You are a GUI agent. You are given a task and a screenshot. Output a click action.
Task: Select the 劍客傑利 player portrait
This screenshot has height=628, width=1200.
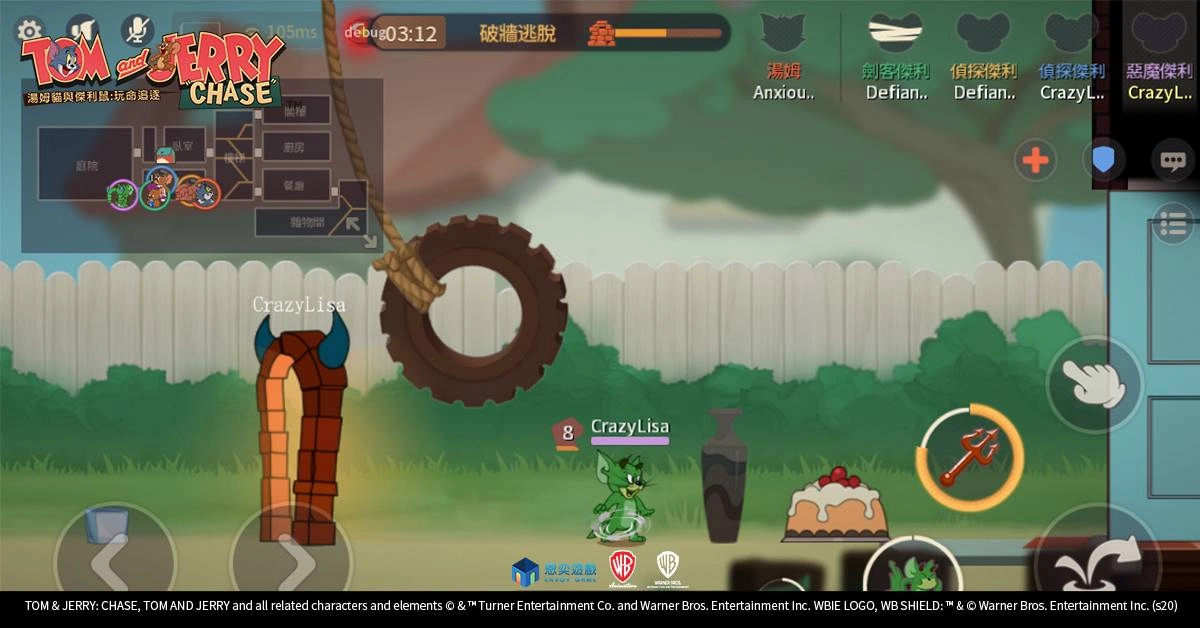point(895,36)
